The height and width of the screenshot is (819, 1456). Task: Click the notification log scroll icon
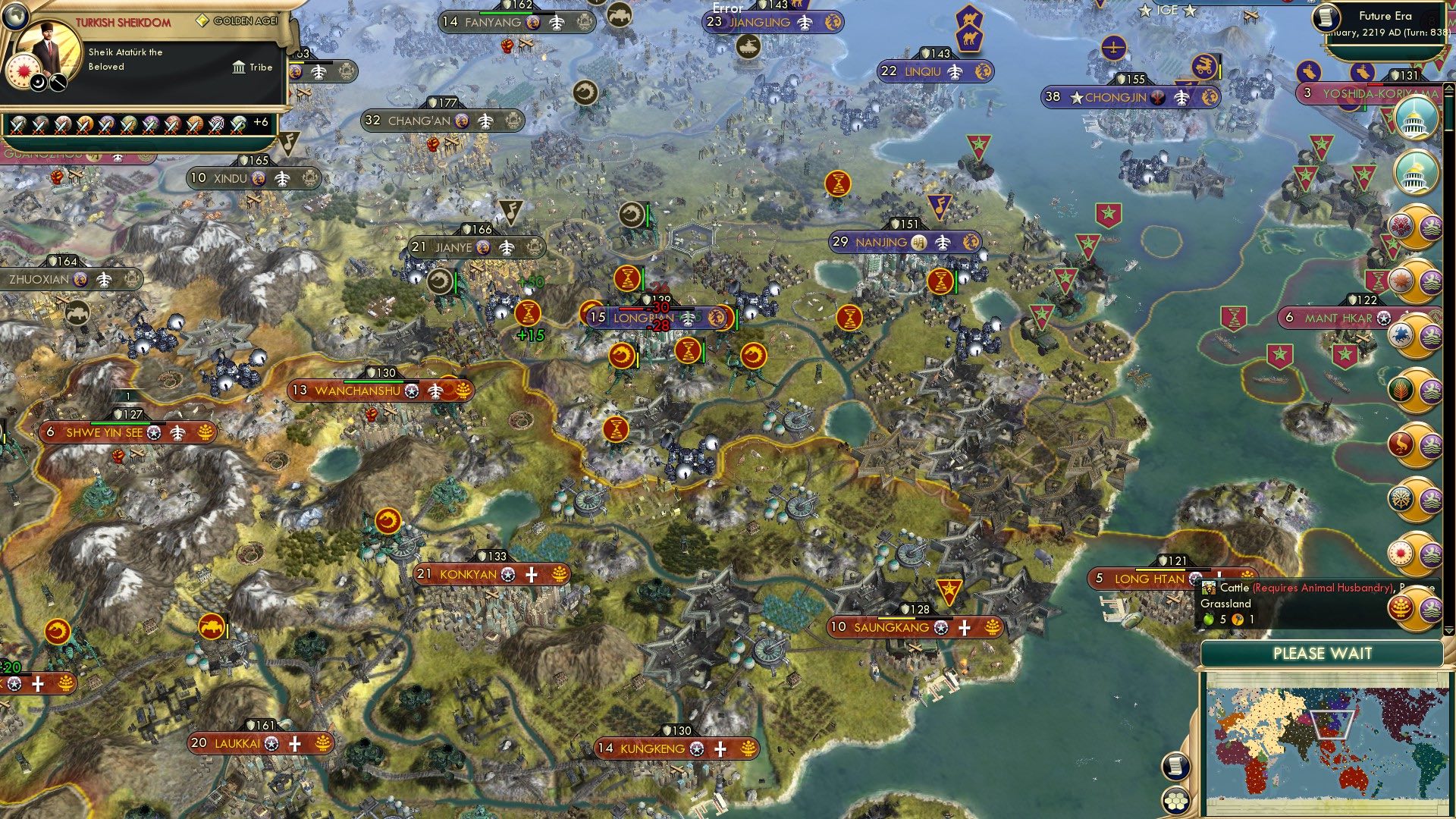point(1175,766)
